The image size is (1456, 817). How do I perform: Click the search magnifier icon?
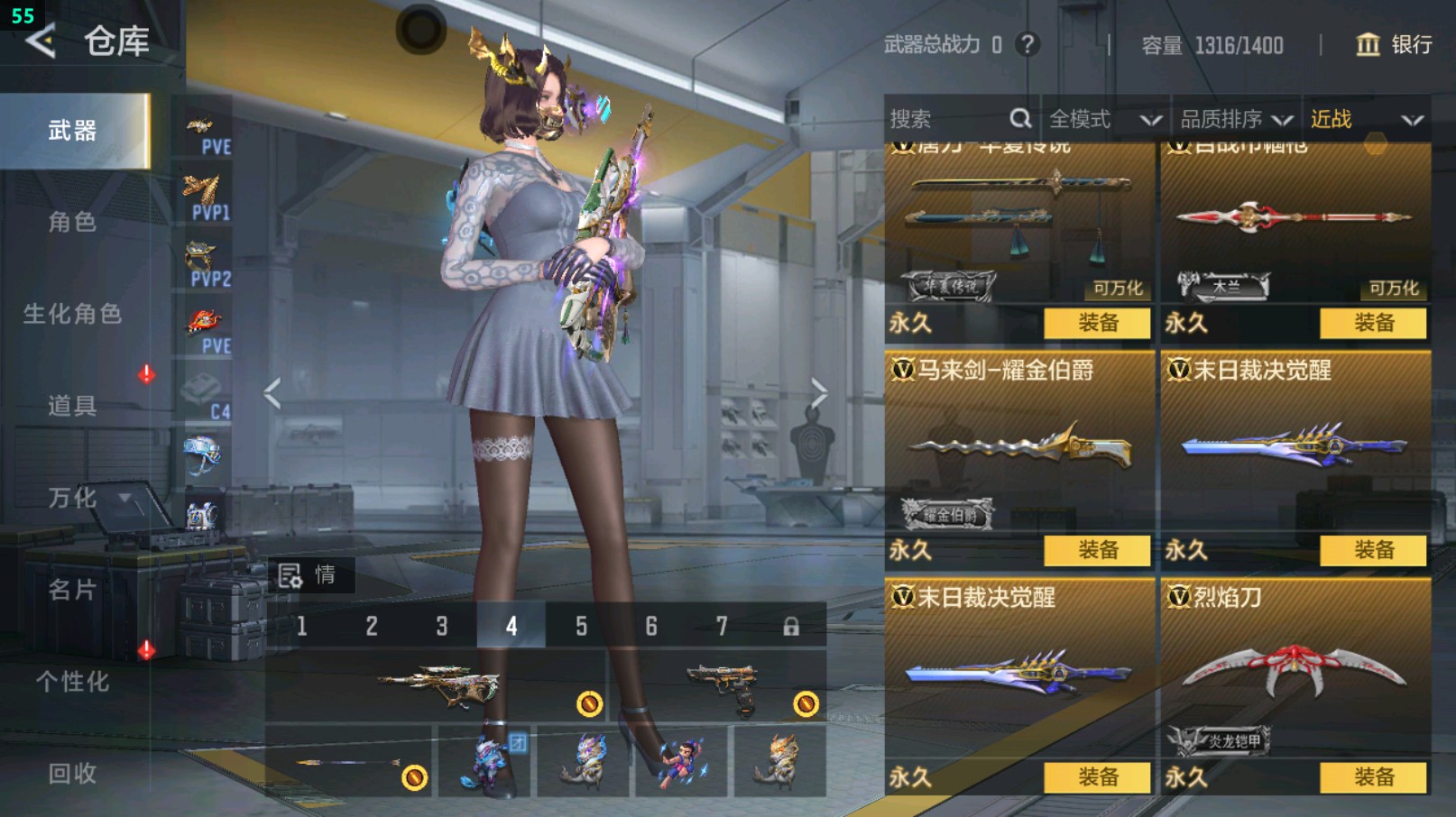coord(1020,118)
